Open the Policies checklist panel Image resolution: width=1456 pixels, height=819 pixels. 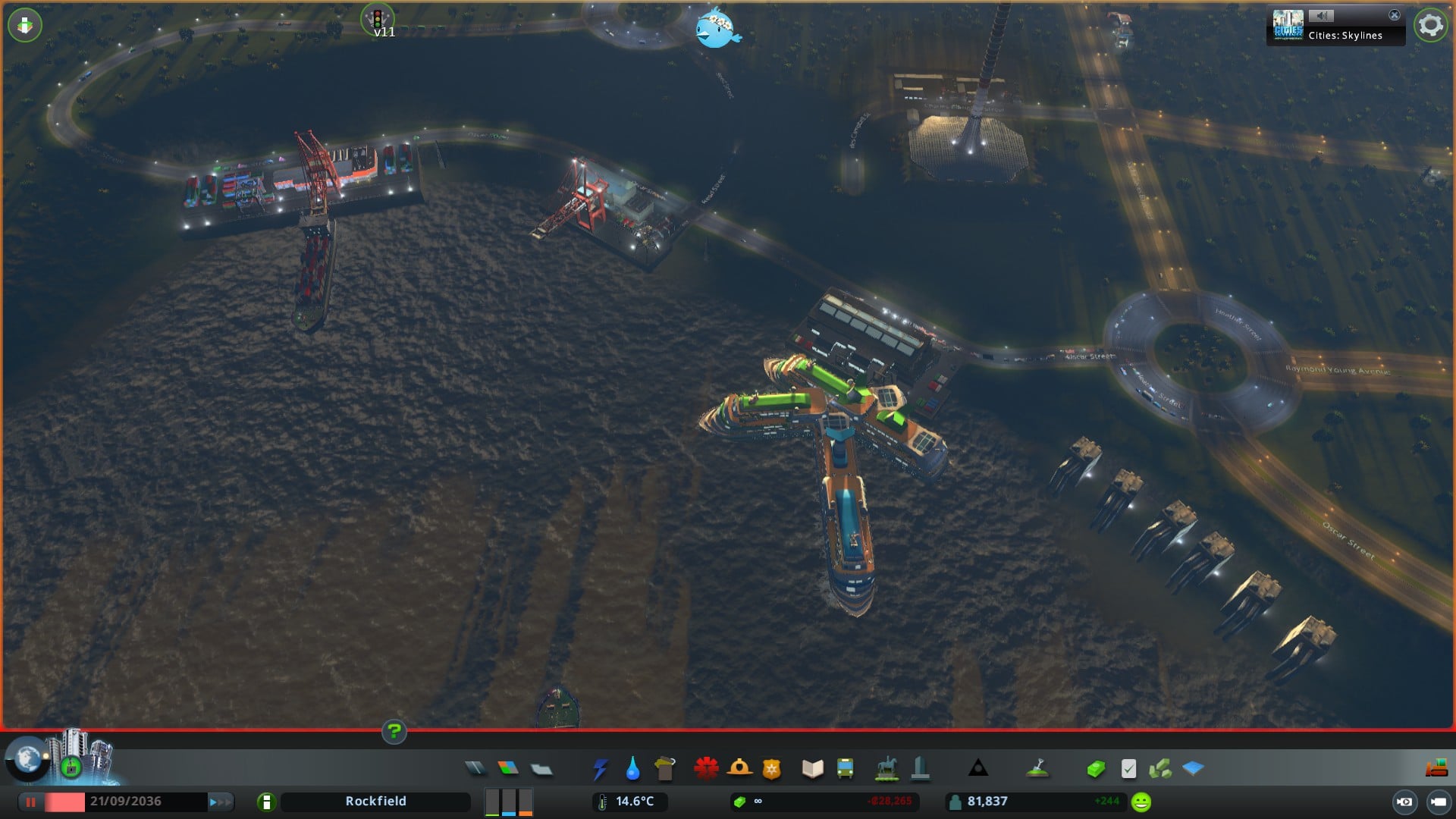(x=1128, y=769)
